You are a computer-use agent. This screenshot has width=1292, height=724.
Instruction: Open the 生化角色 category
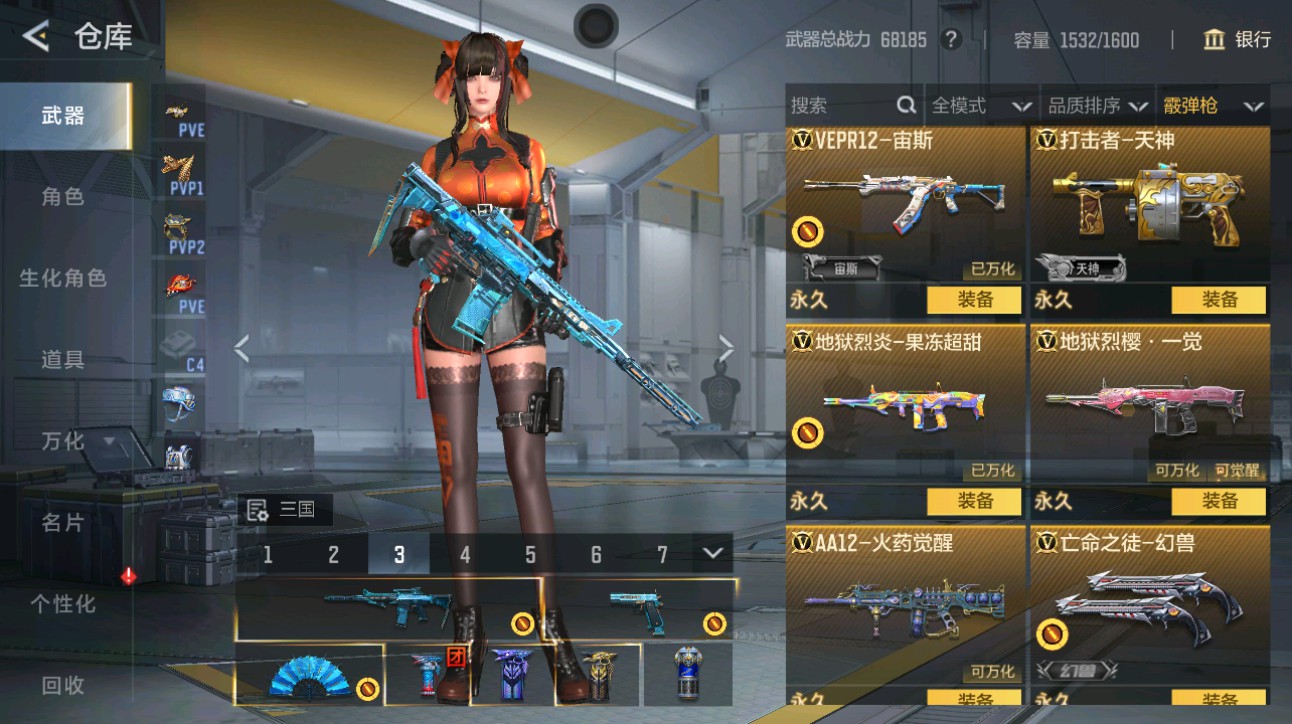coord(63,278)
